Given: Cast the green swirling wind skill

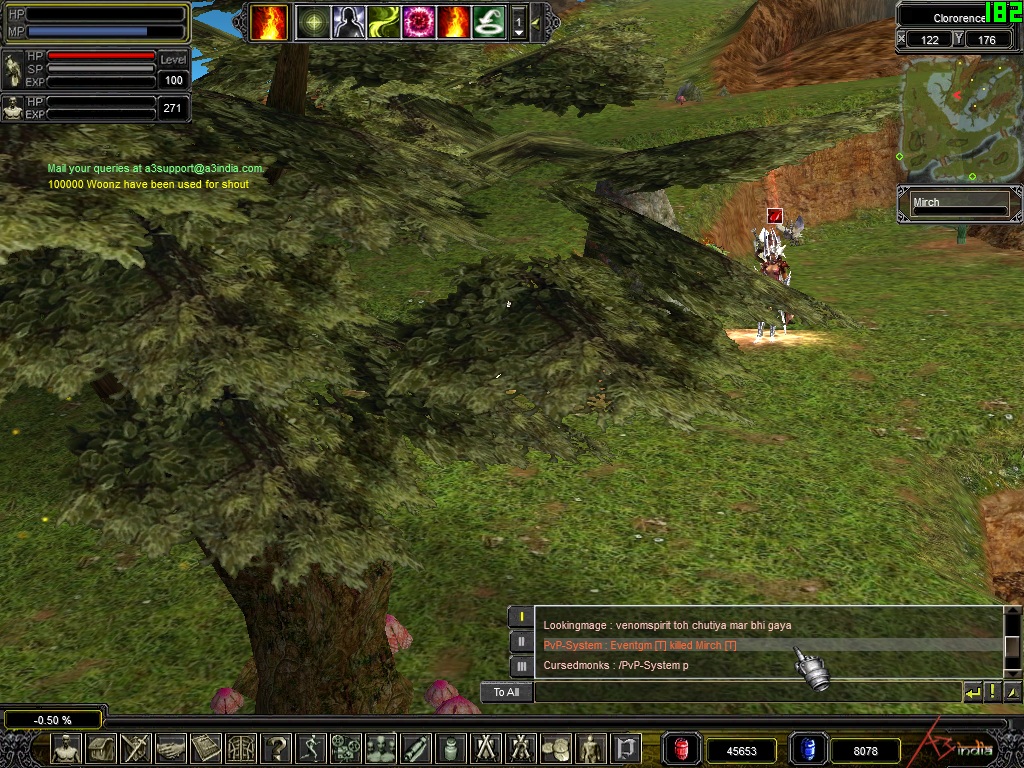Looking at the screenshot, I should pyautogui.click(x=383, y=22).
